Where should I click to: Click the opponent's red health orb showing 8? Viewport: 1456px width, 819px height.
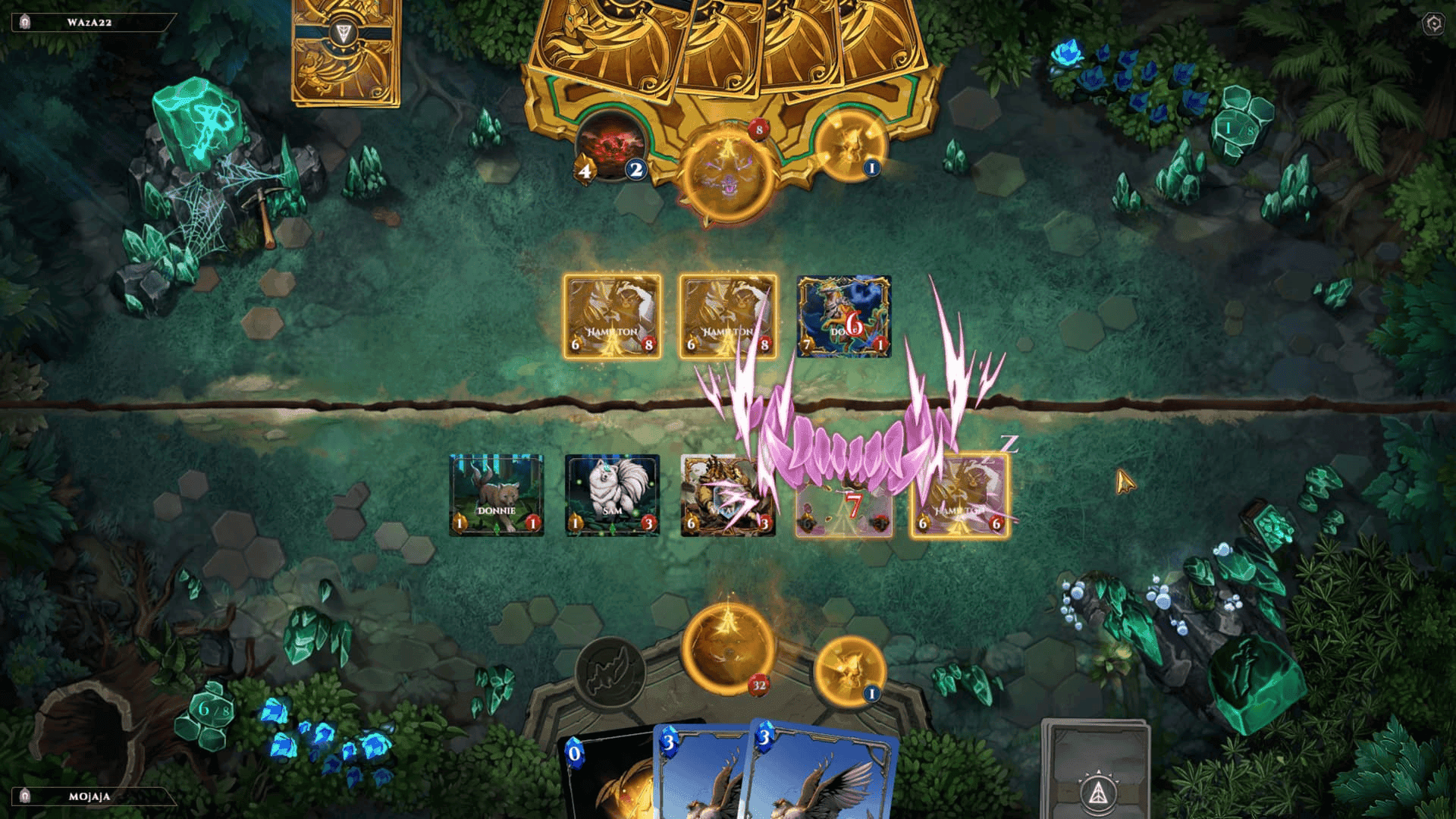pyautogui.click(x=757, y=129)
